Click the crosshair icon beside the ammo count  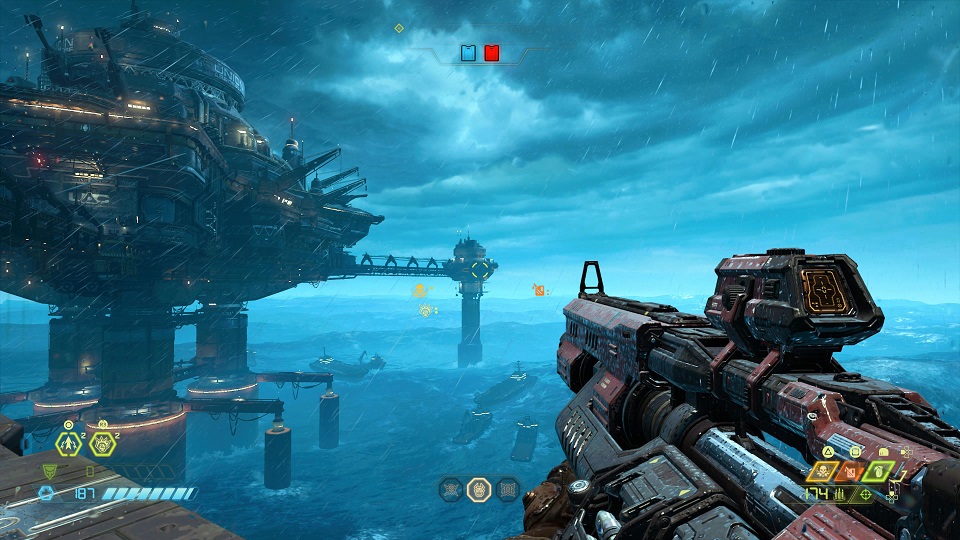coord(866,494)
